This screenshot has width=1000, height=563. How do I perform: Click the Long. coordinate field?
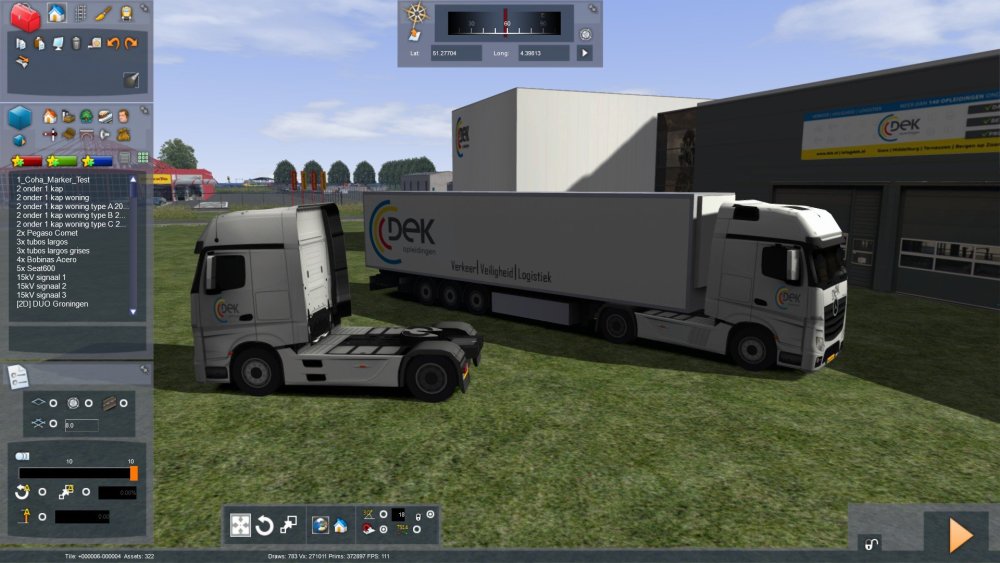(x=545, y=53)
